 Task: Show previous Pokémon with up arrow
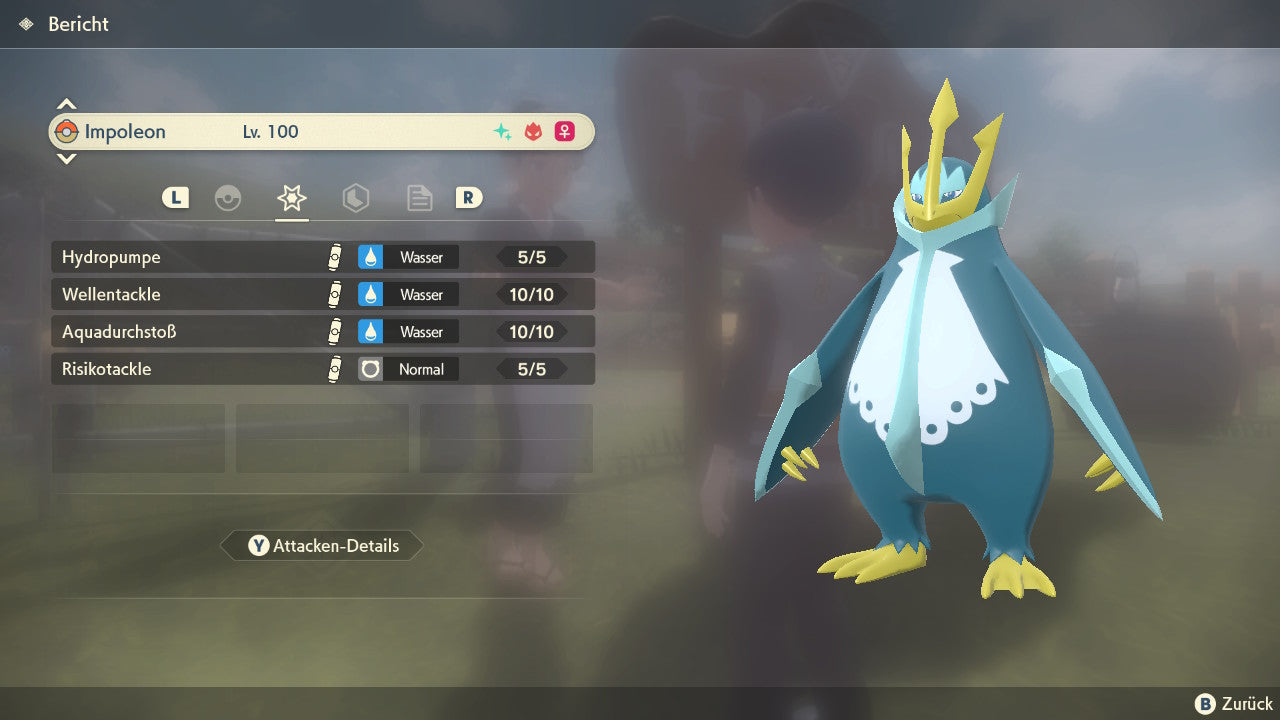point(66,104)
